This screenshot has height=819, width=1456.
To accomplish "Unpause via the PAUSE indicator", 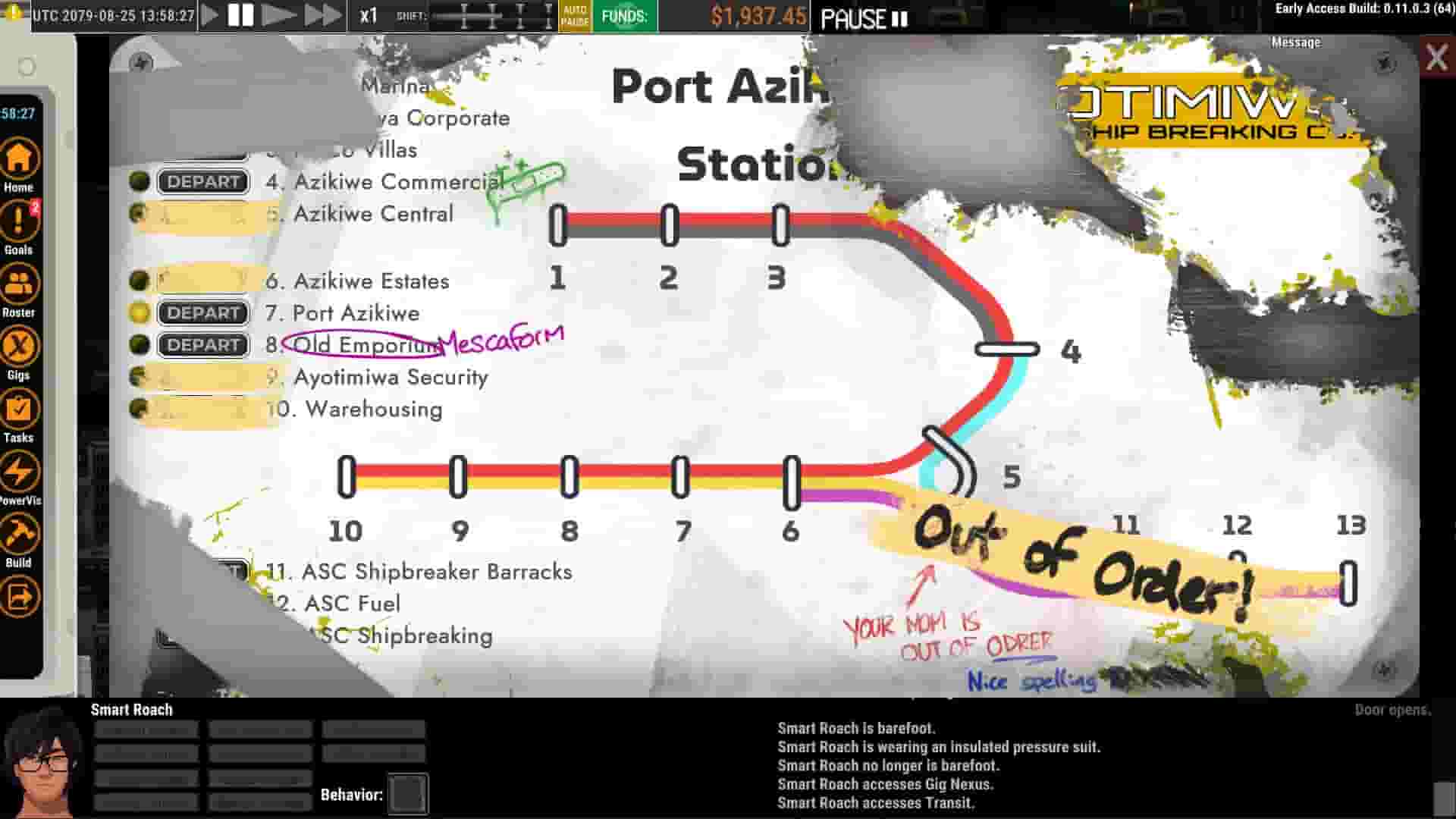I will [x=864, y=18].
